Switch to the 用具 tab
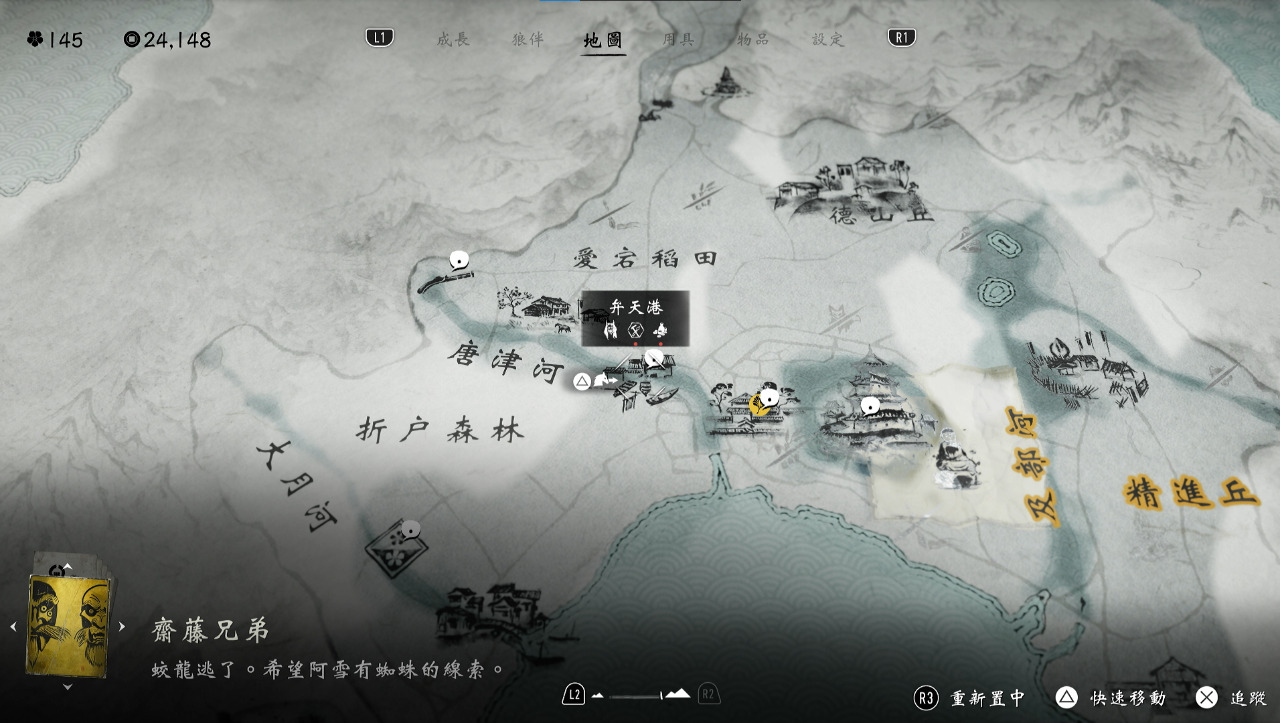Image resolution: width=1280 pixels, height=723 pixels. point(678,40)
